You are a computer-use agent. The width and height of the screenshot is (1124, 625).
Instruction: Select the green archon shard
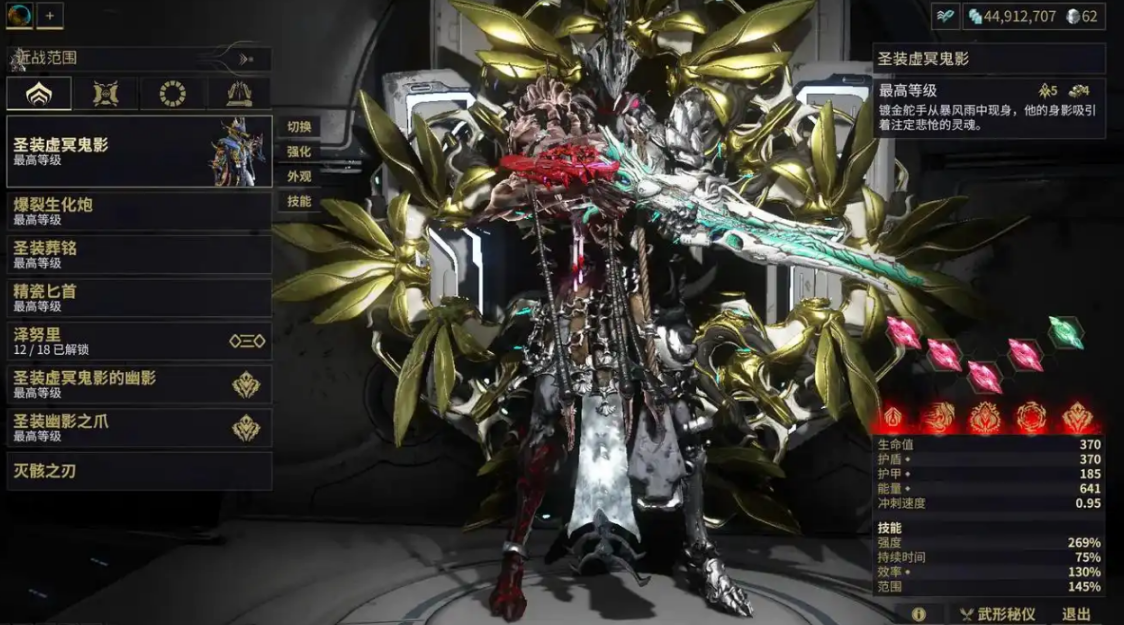coord(1066,333)
